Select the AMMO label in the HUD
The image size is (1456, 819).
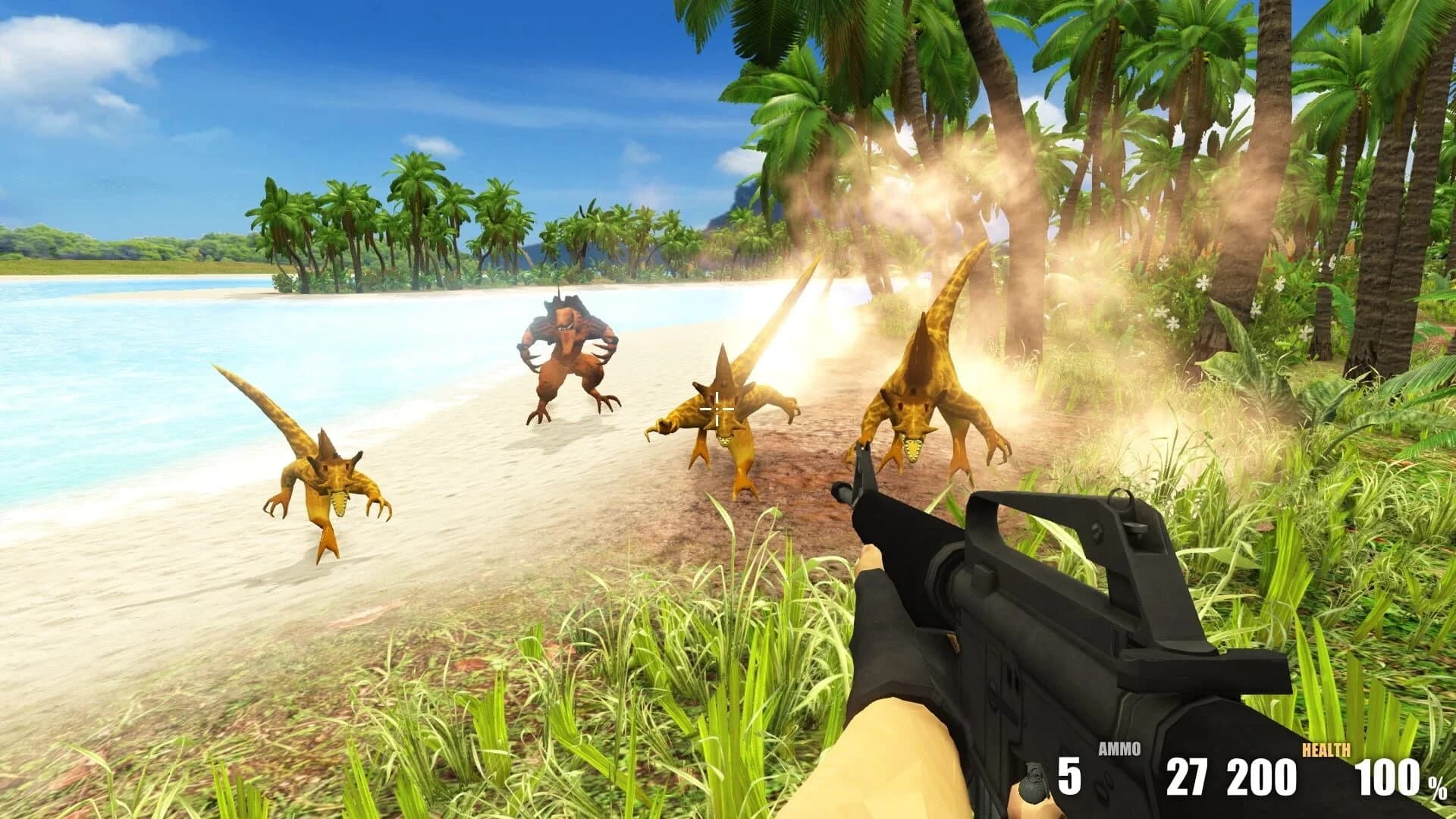click(1119, 748)
